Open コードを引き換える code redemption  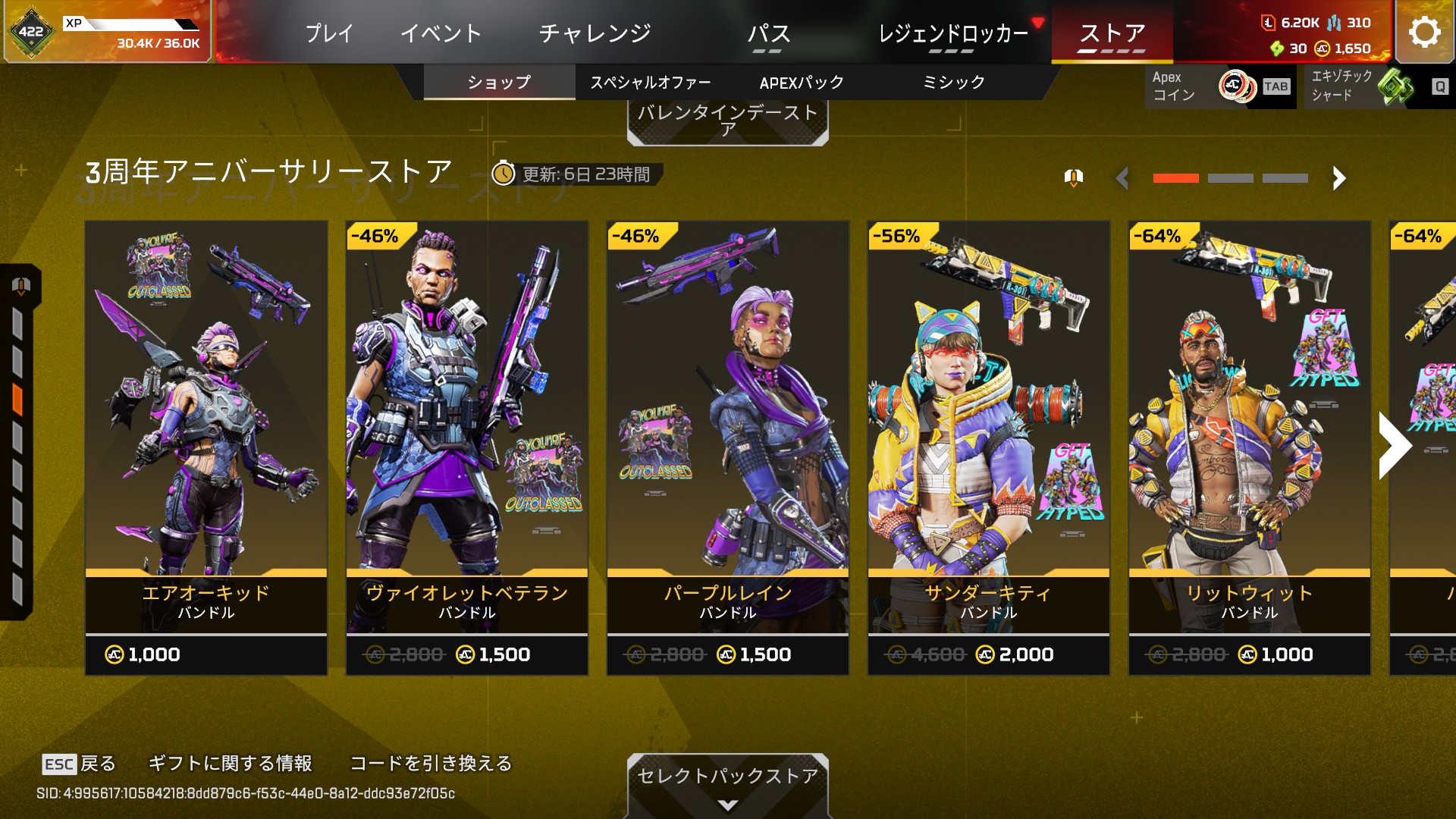pyautogui.click(x=431, y=763)
